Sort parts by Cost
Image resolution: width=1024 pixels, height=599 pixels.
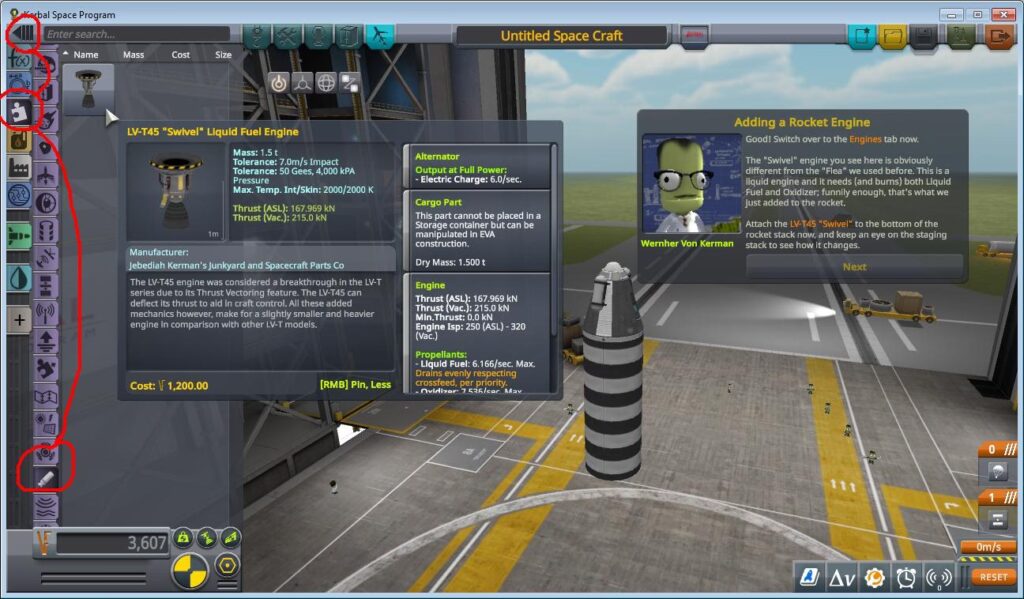point(180,55)
